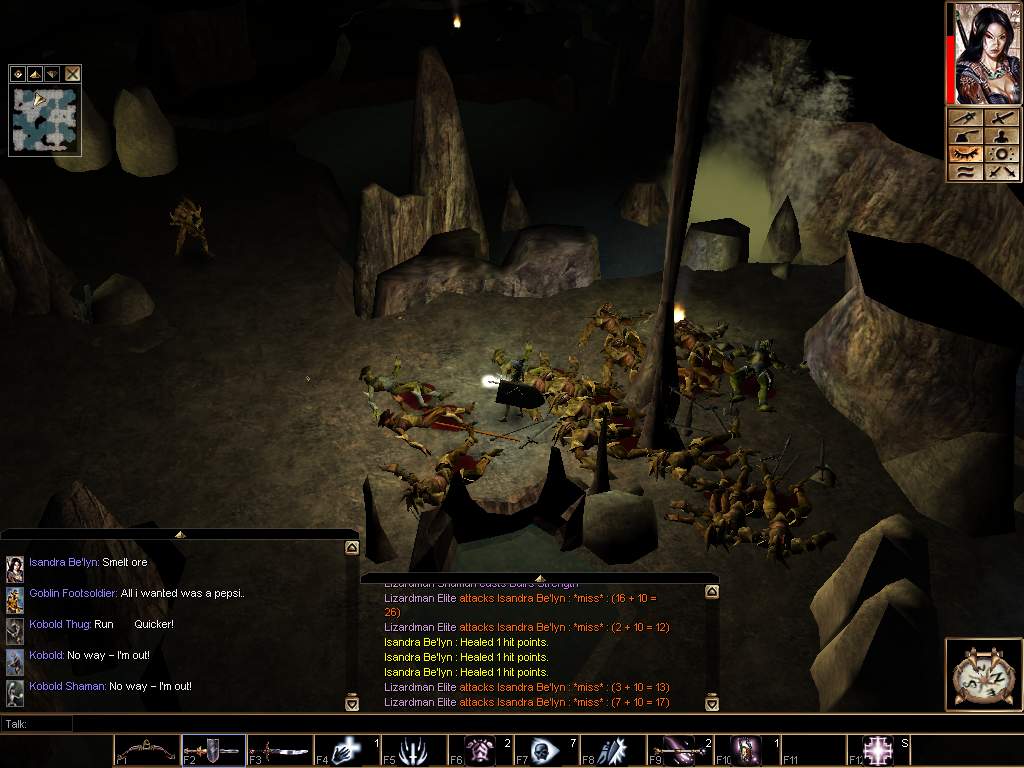
Task: Click the minimap's diamond center button
Action: (18, 73)
